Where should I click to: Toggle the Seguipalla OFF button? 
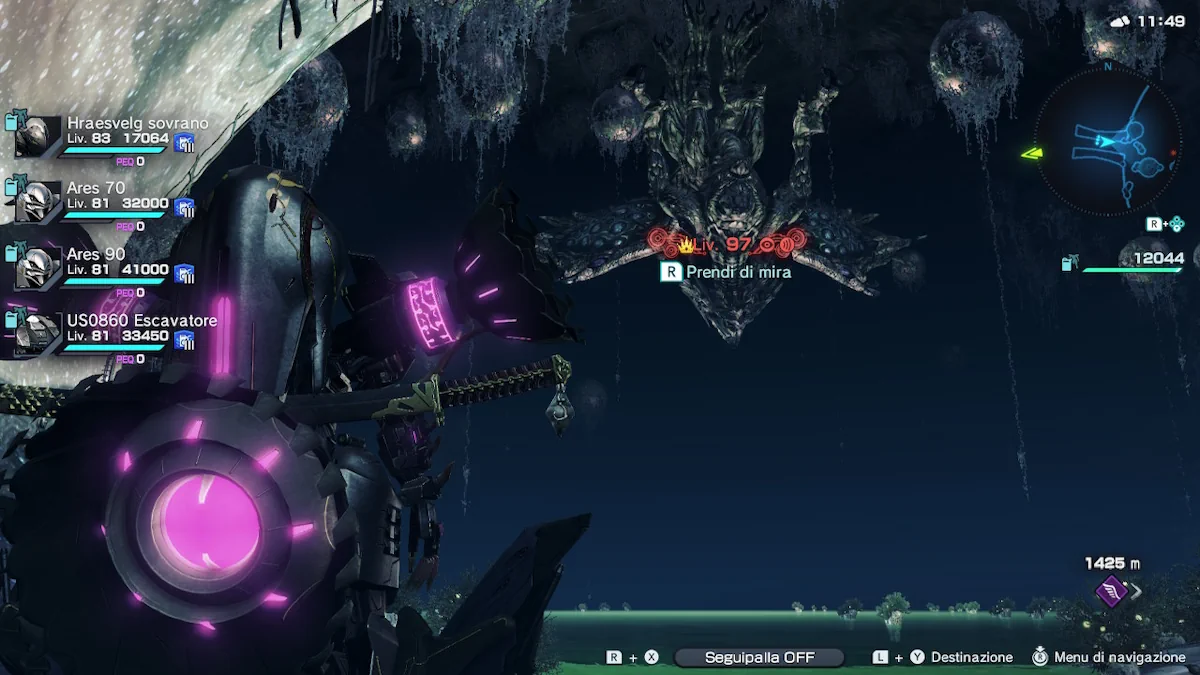point(759,657)
